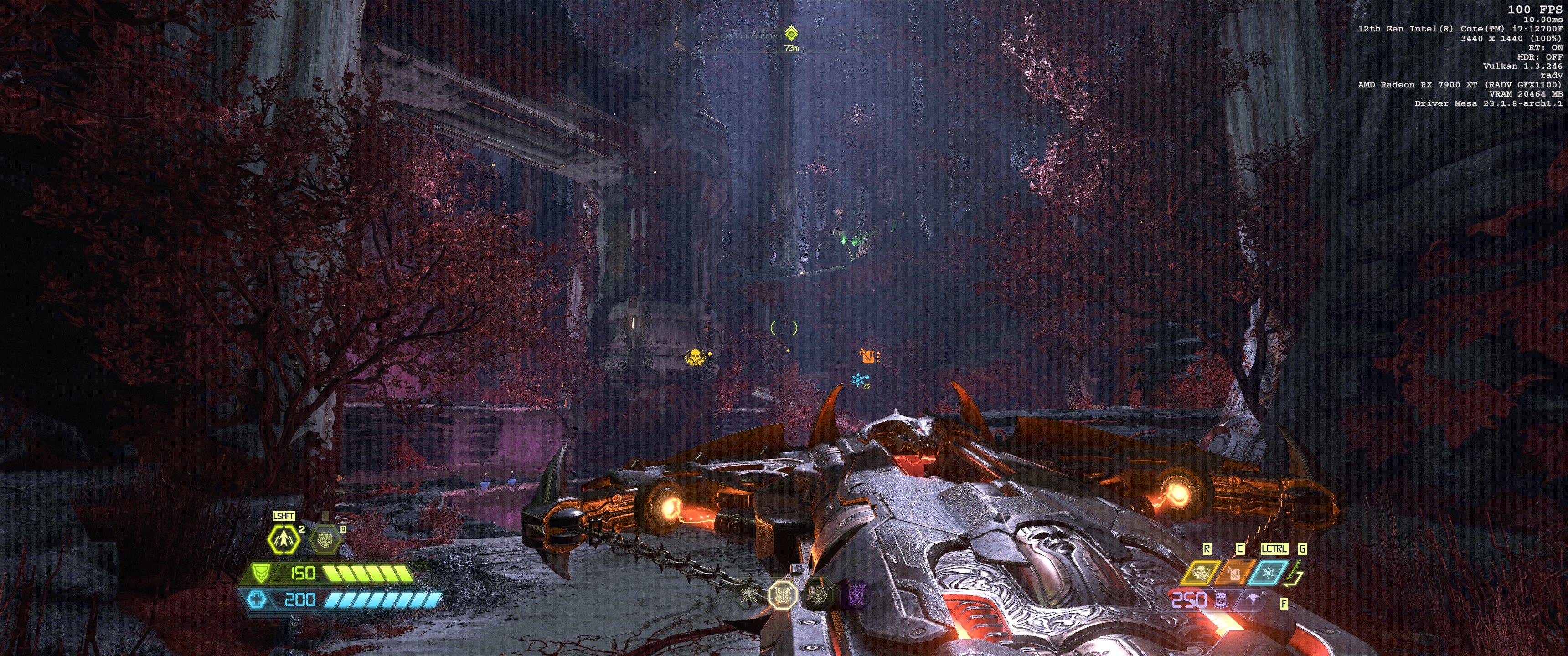Use the orange fuel can chainsaw slot
Image resolution: width=1568 pixels, height=656 pixels.
coord(1233,573)
